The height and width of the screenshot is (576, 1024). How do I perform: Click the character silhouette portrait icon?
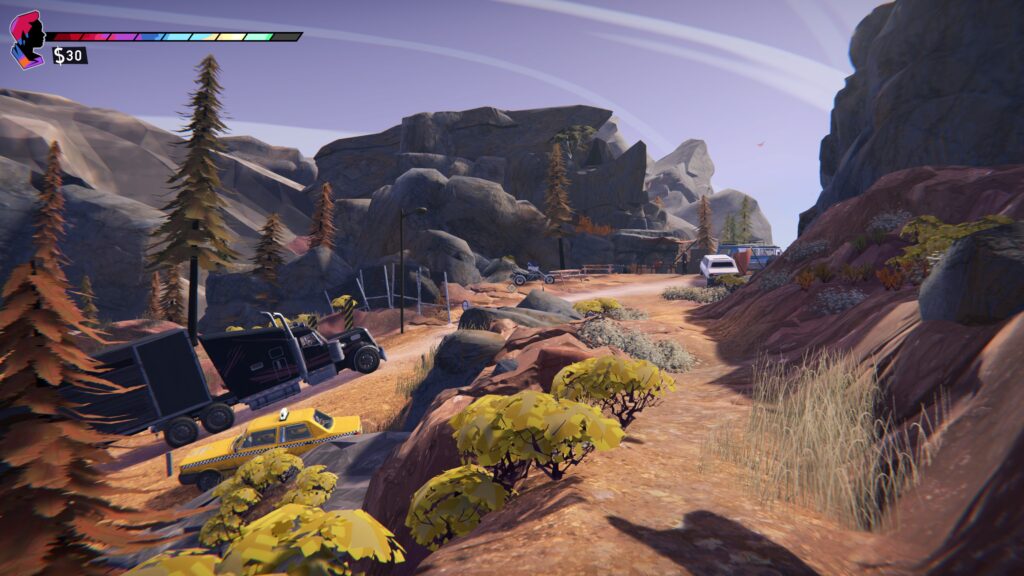pyautogui.click(x=28, y=39)
